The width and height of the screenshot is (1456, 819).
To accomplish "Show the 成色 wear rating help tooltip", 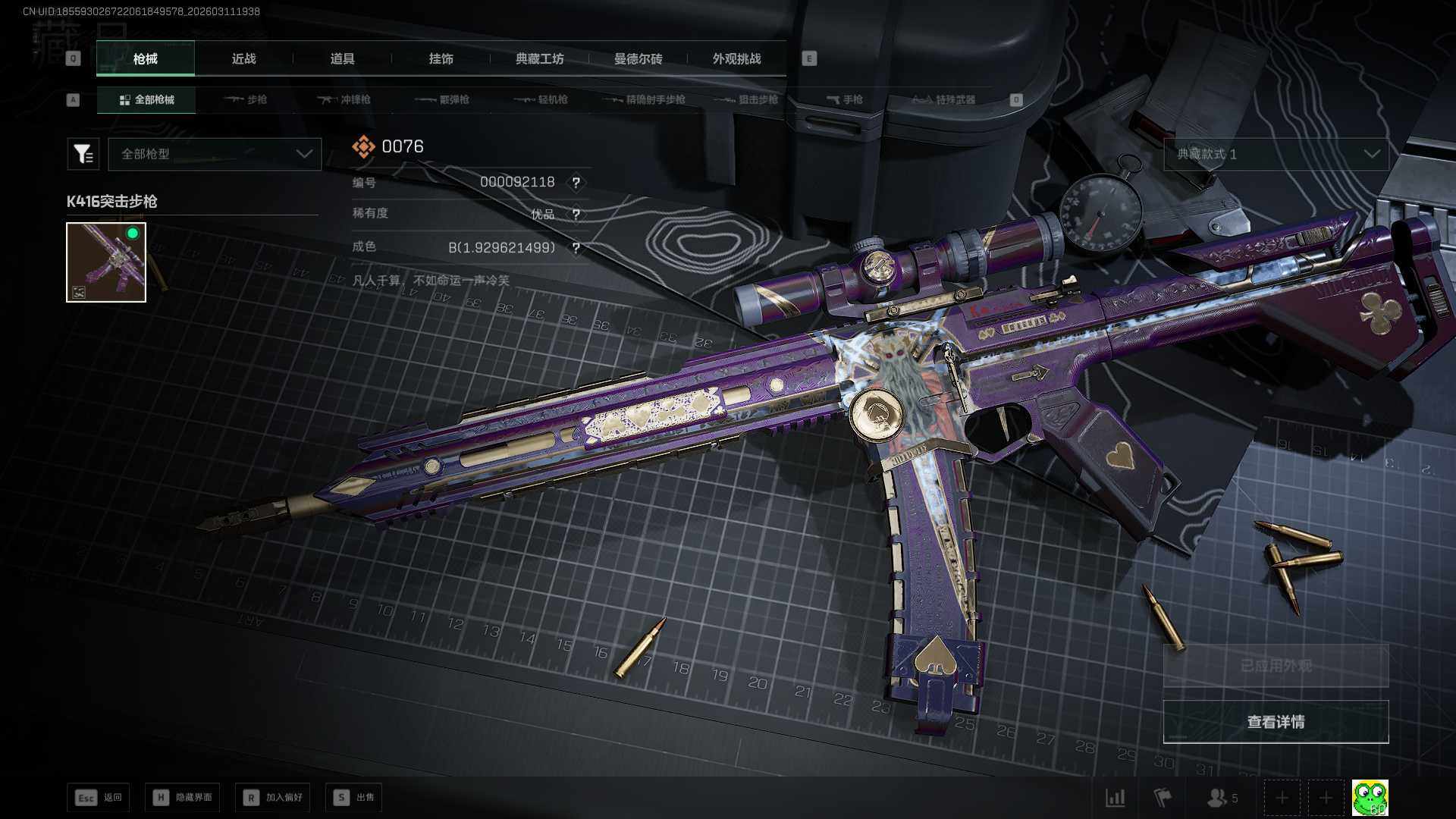I will point(576,248).
